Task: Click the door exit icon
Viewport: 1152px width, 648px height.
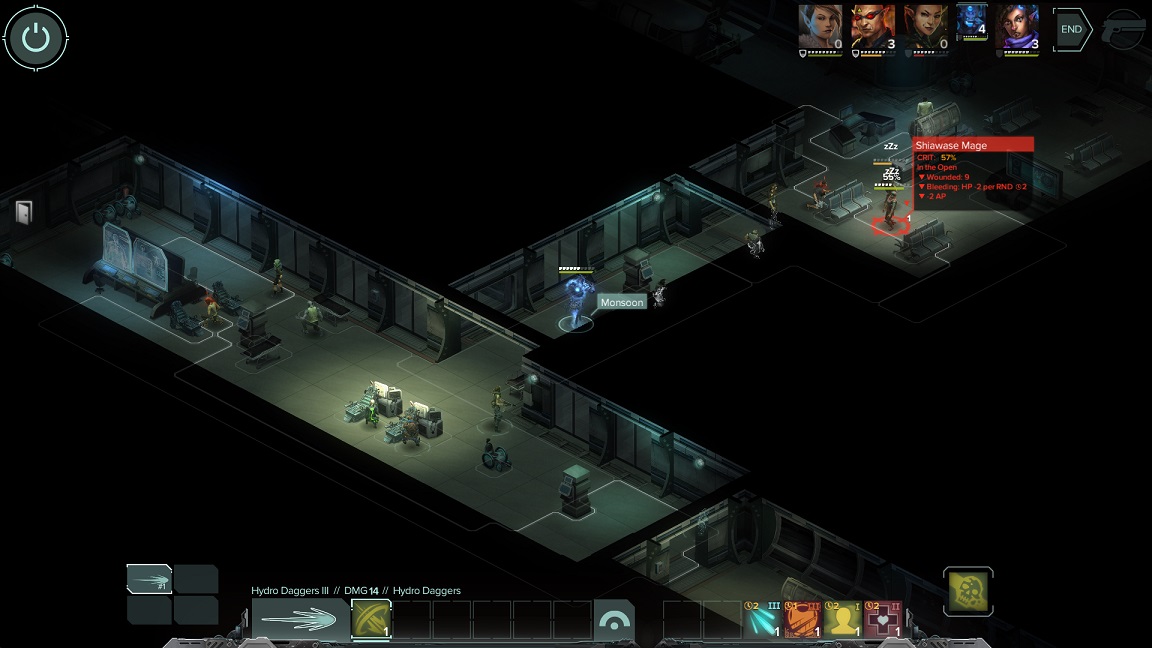Action: (24, 211)
